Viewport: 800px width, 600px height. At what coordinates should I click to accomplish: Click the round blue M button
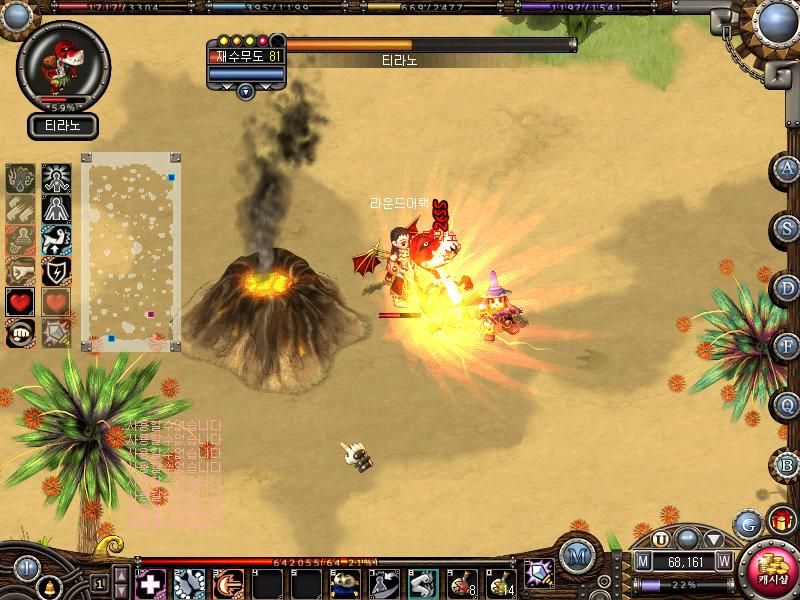click(576, 554)
